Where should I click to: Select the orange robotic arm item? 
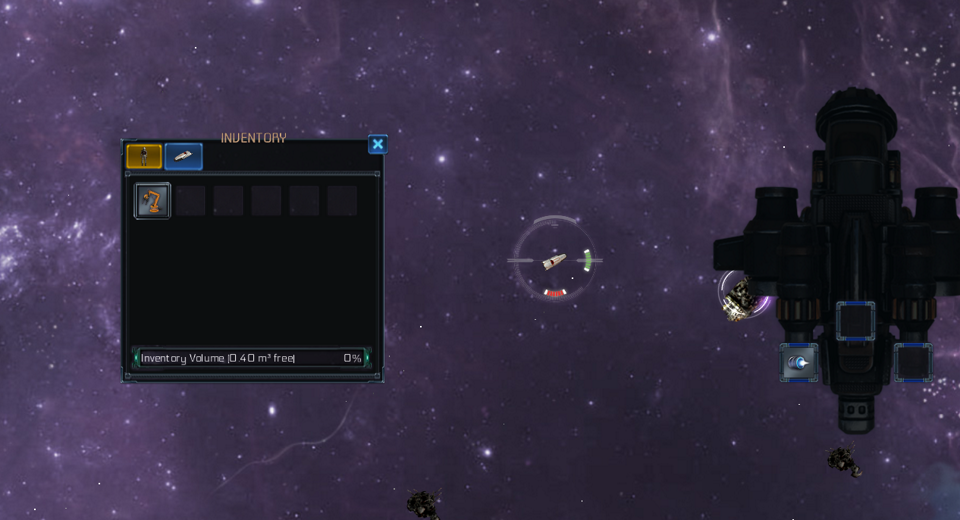tap(153, 201)
